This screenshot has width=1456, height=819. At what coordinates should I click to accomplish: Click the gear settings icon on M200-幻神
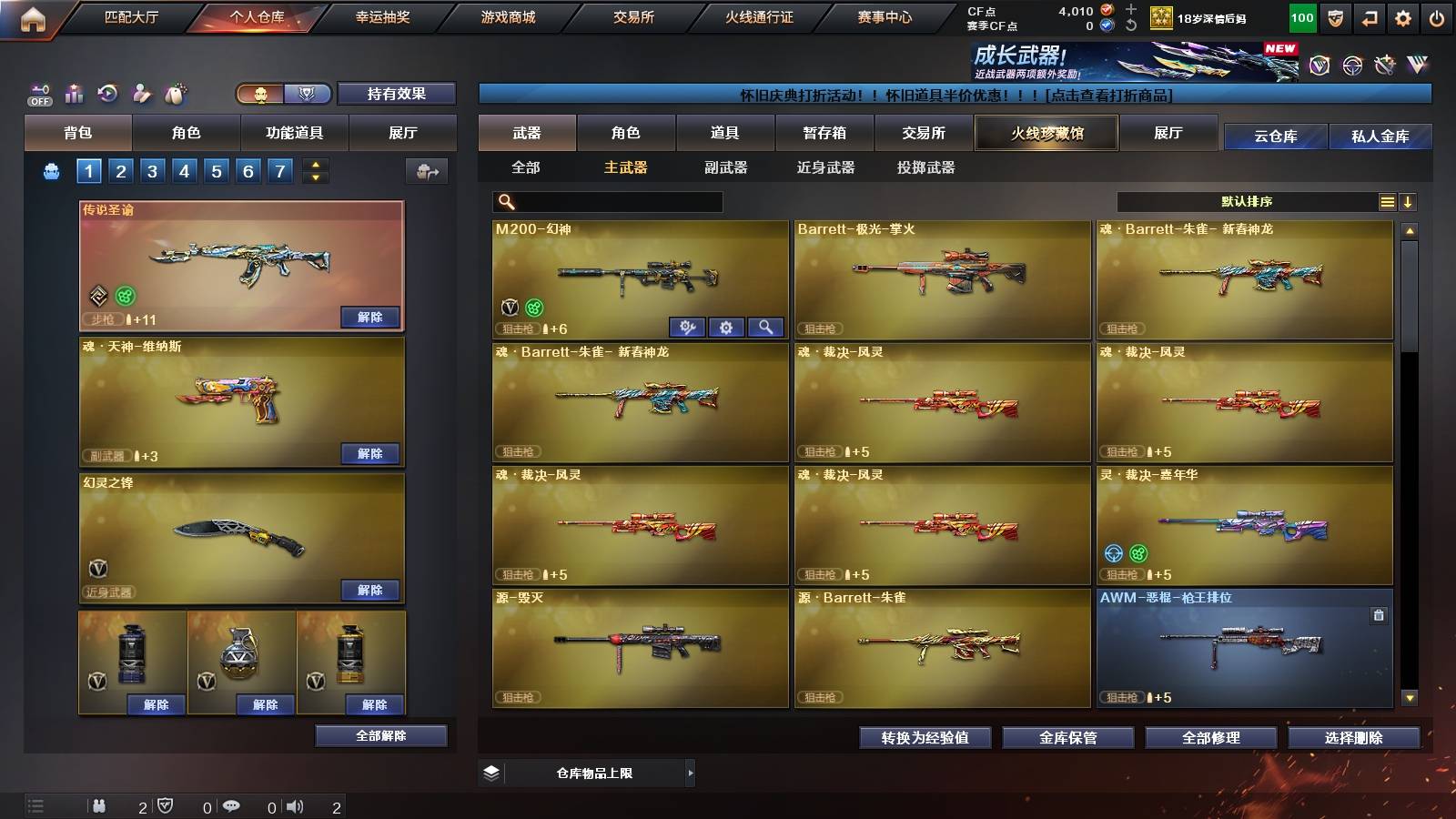[725, 327]
